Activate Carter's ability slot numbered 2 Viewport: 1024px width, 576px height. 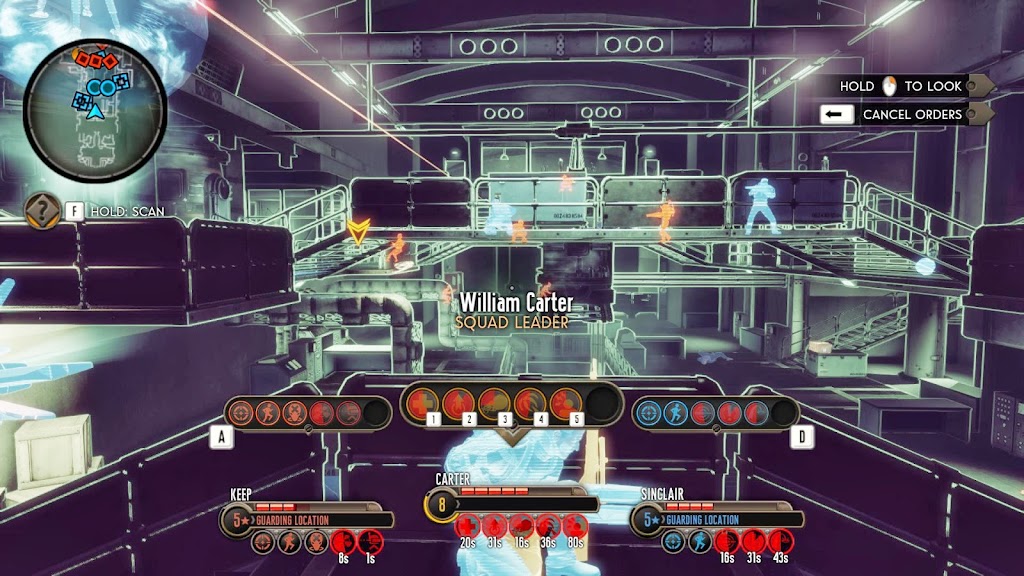tap(459, 403)
